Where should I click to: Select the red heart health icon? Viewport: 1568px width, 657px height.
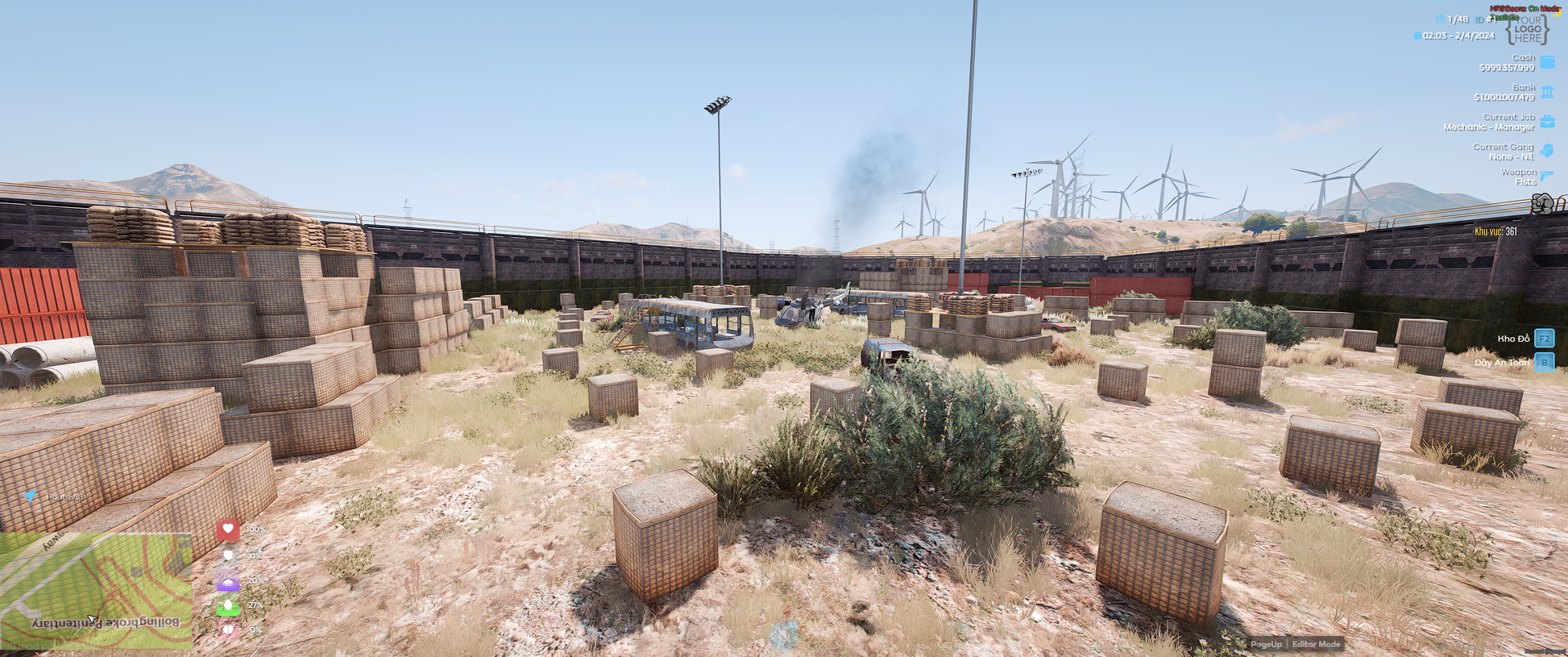click(x=228, y=529)
